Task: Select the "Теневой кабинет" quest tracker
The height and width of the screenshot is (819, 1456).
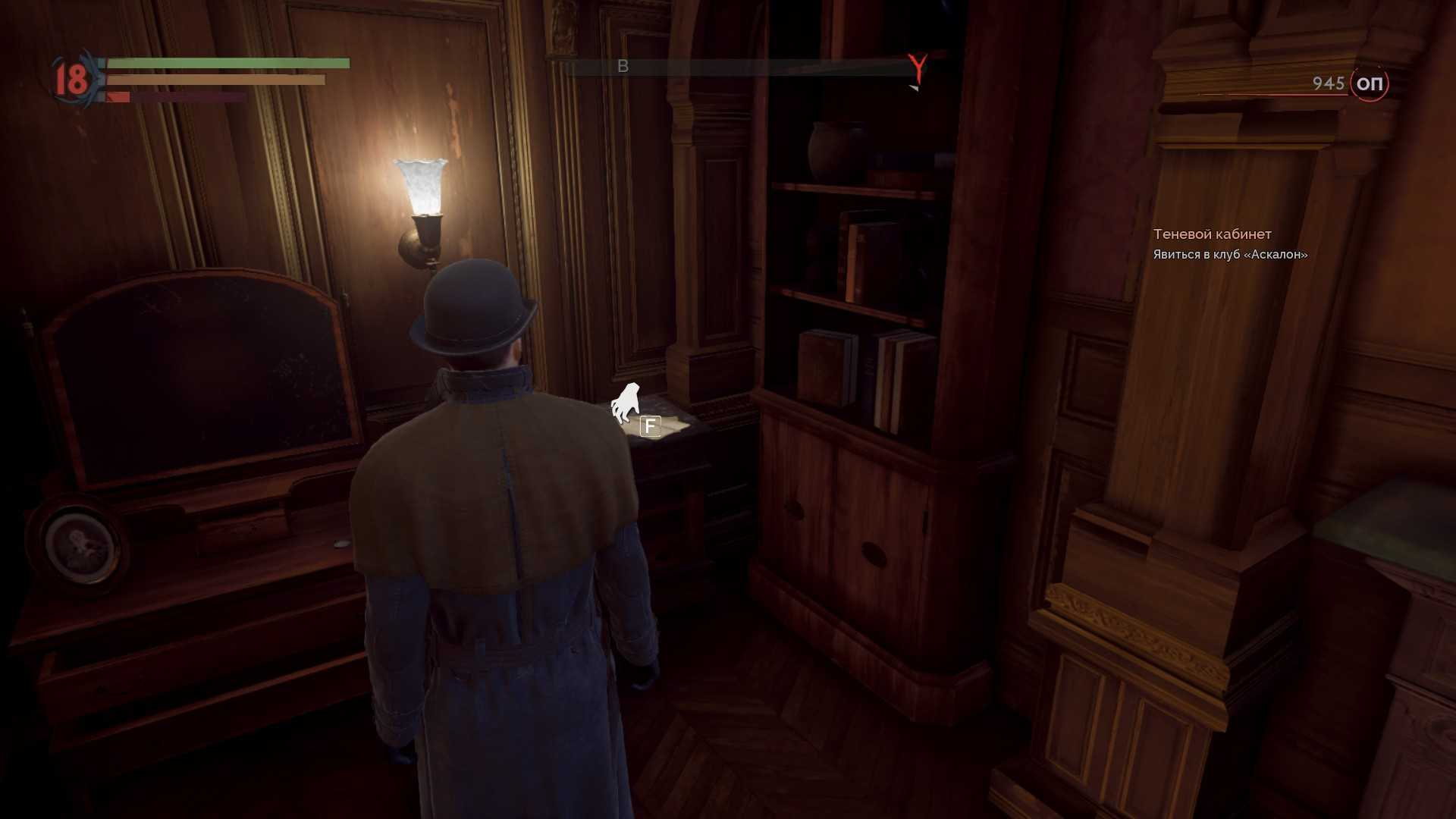Action: (1212, 234)
